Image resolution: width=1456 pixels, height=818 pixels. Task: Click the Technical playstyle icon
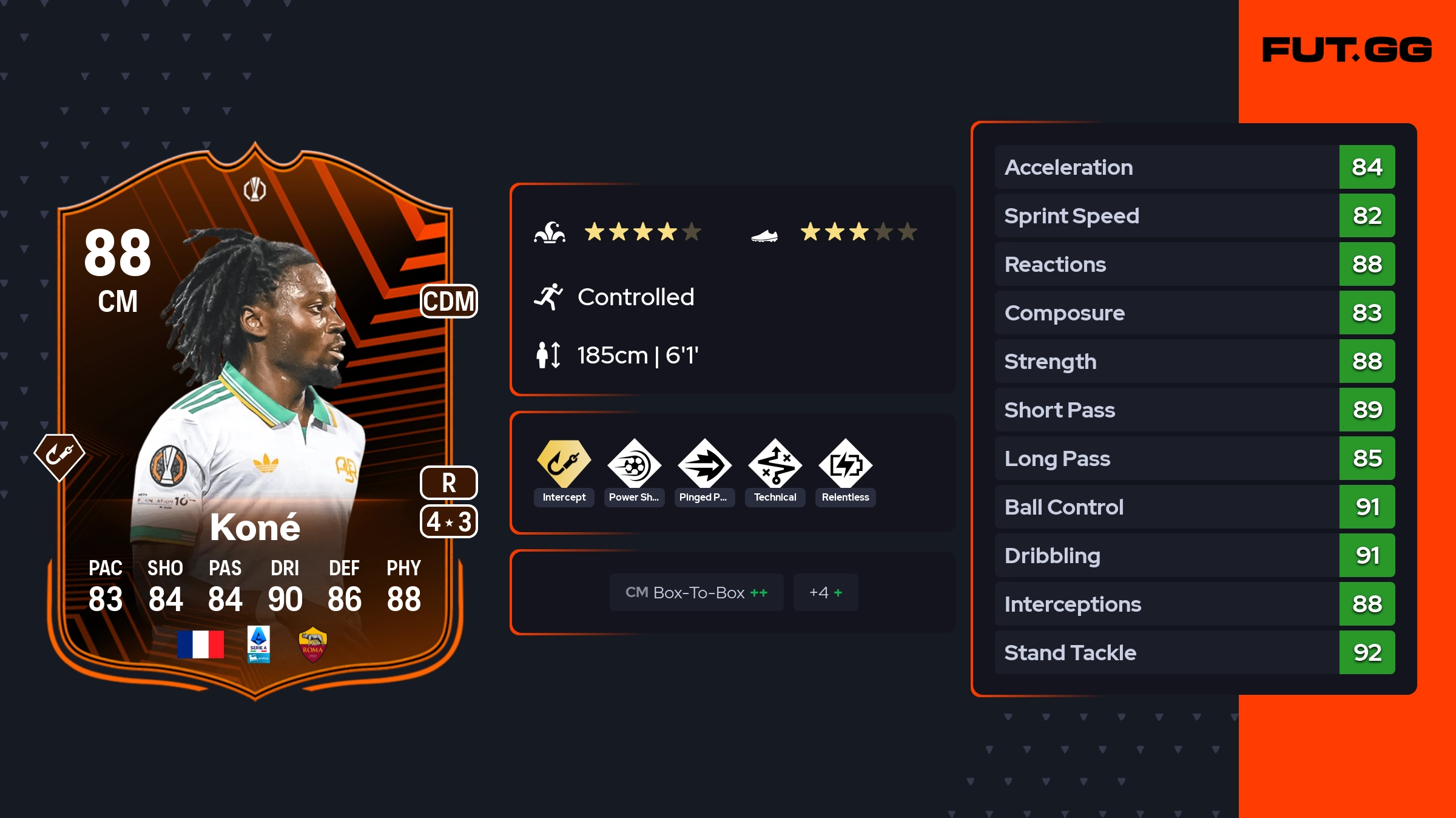[x=775, y=464]
